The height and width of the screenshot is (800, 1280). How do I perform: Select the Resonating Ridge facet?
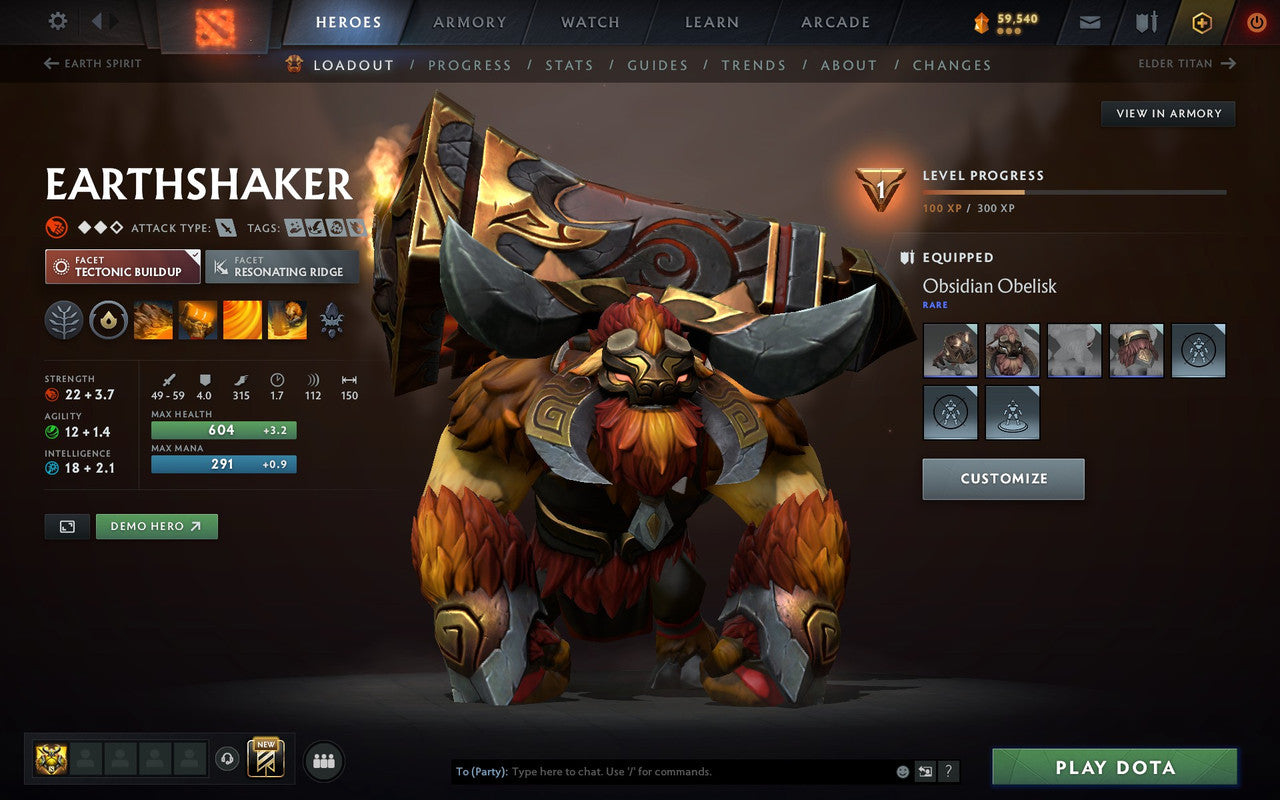pyautogui.click(x=282, y=266)
